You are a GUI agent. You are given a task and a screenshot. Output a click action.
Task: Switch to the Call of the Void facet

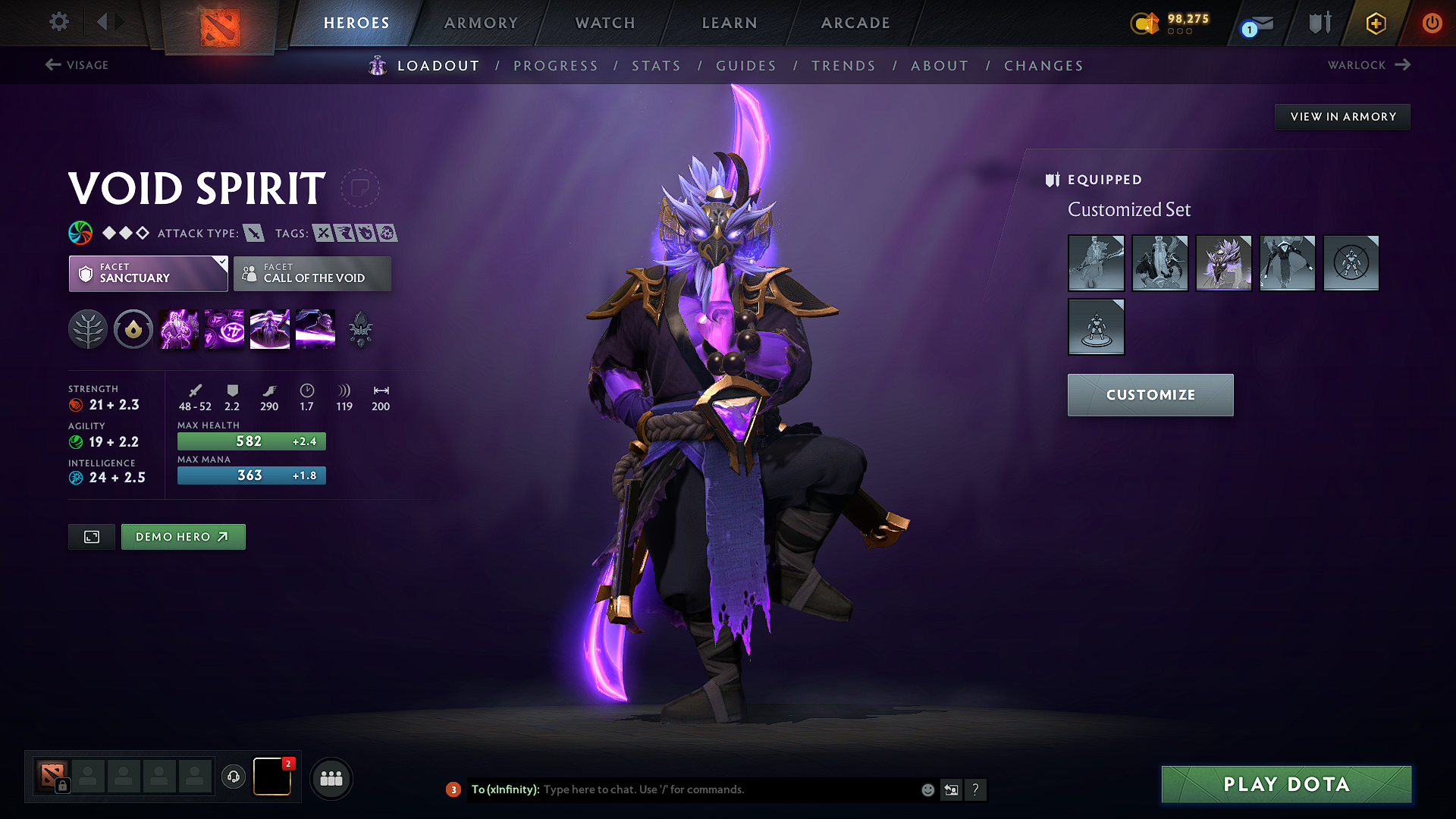[312, 274]
